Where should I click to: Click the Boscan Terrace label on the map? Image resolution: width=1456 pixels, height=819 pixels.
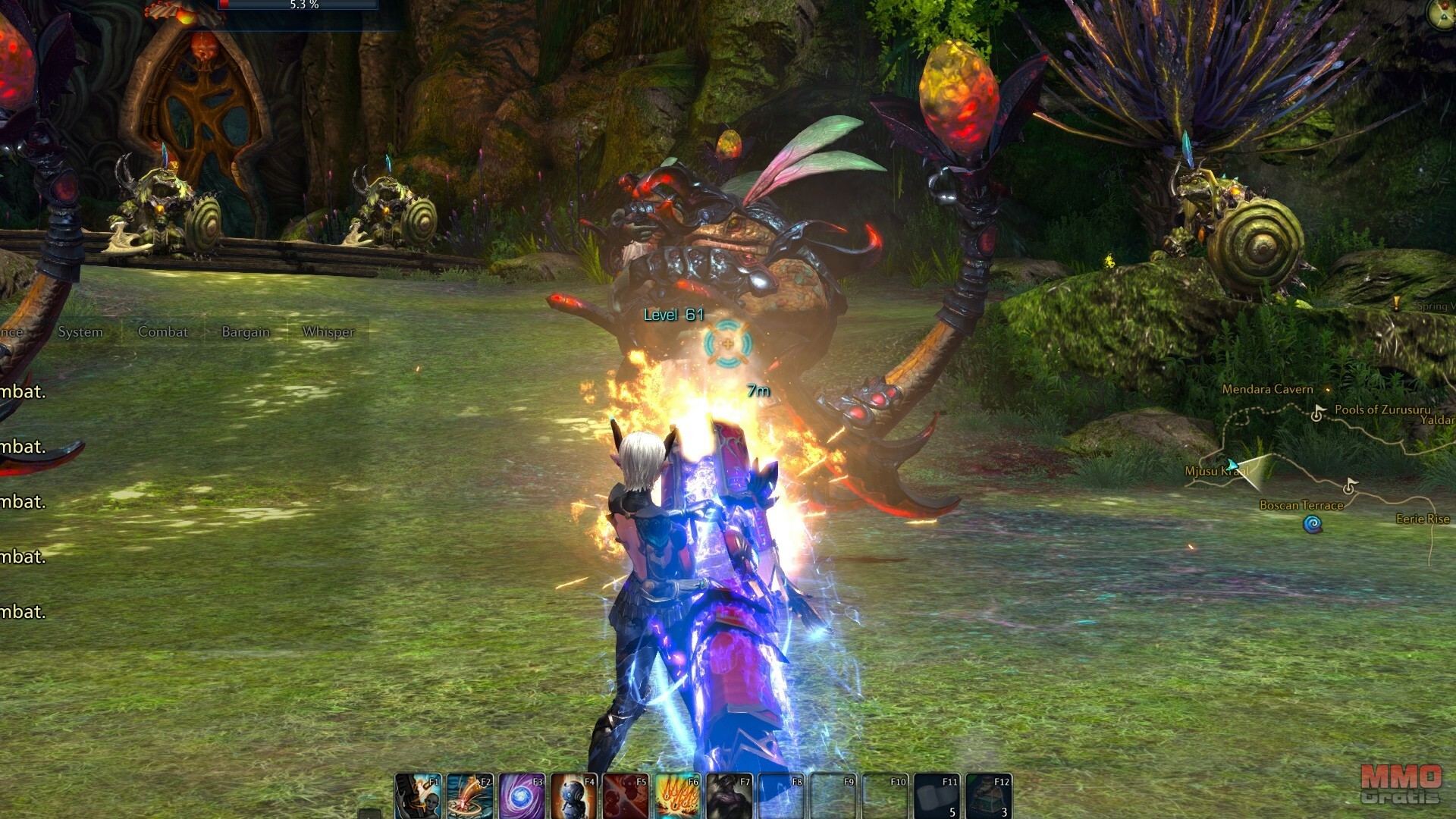click(x=1301, y=505)
